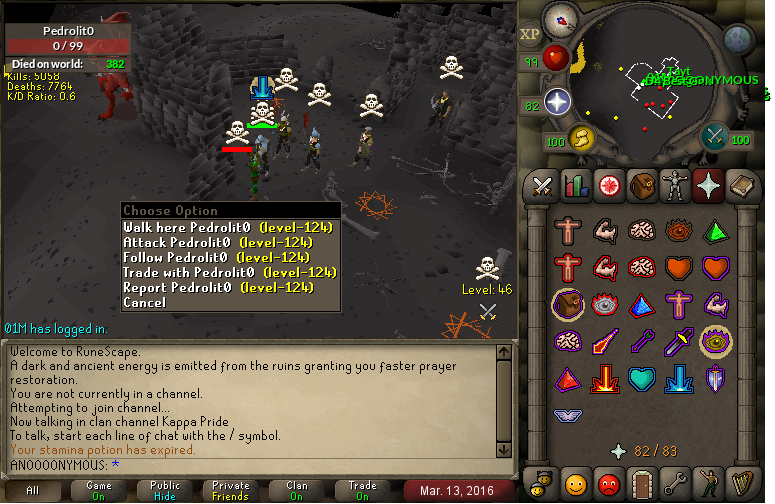Viewport: 775px width, 504px height.
Task: Open the world map globe
Action: 738,39
